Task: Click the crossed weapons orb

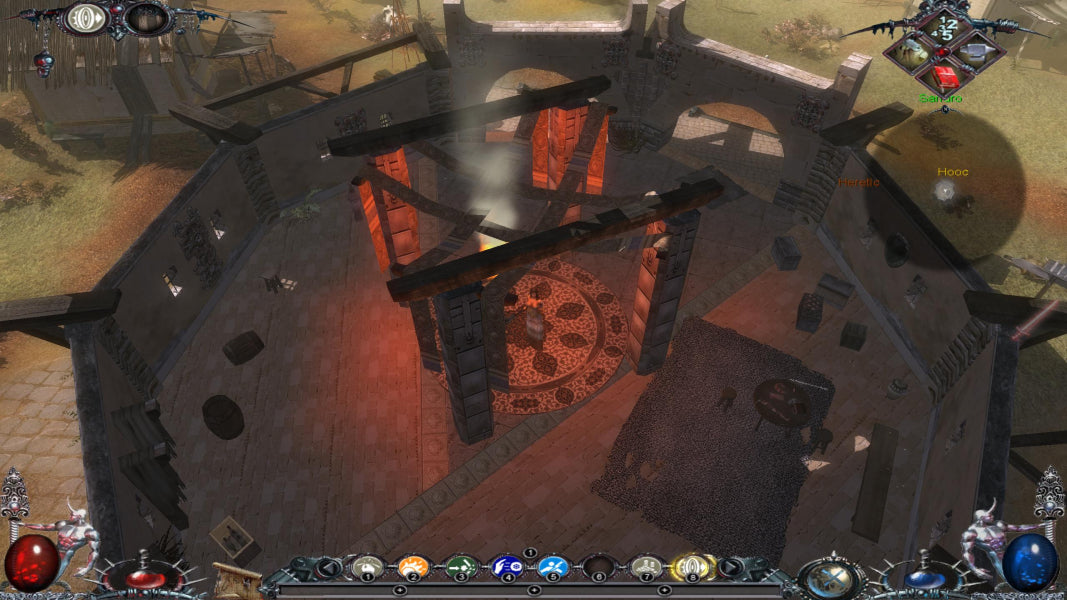Action: (x=829, y=576)
